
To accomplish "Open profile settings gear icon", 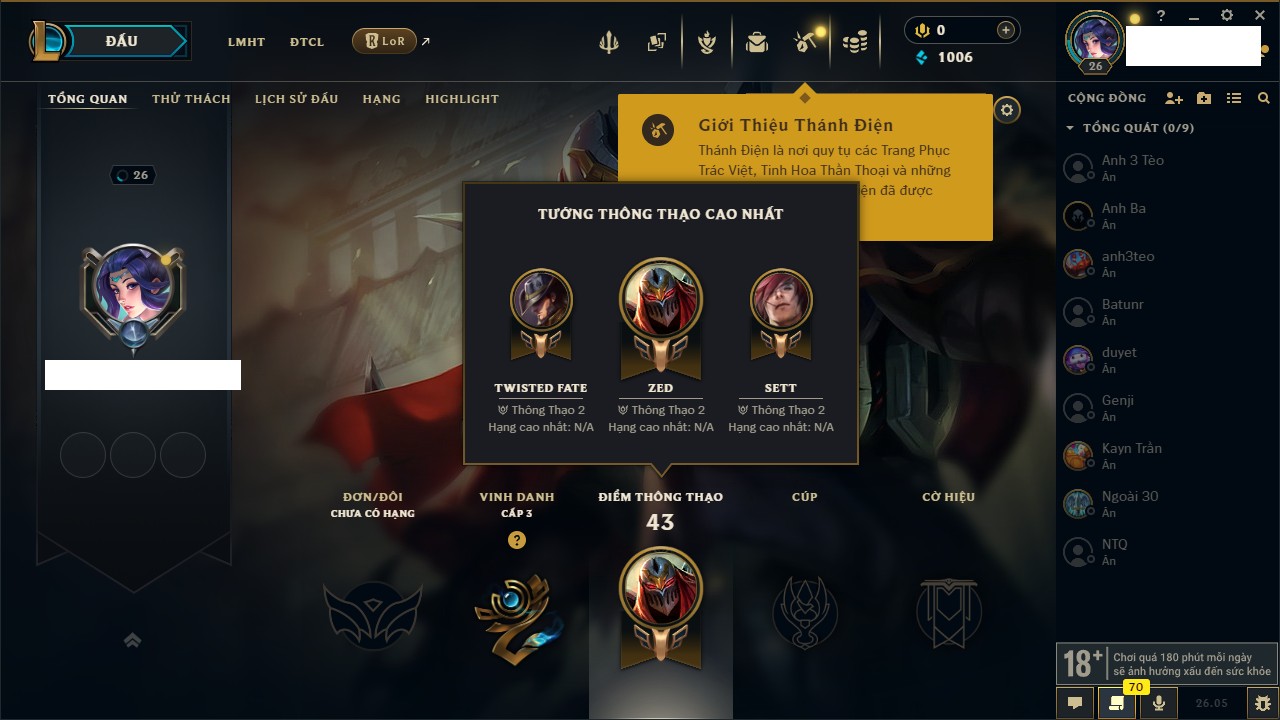I will tap(1007, 110).
